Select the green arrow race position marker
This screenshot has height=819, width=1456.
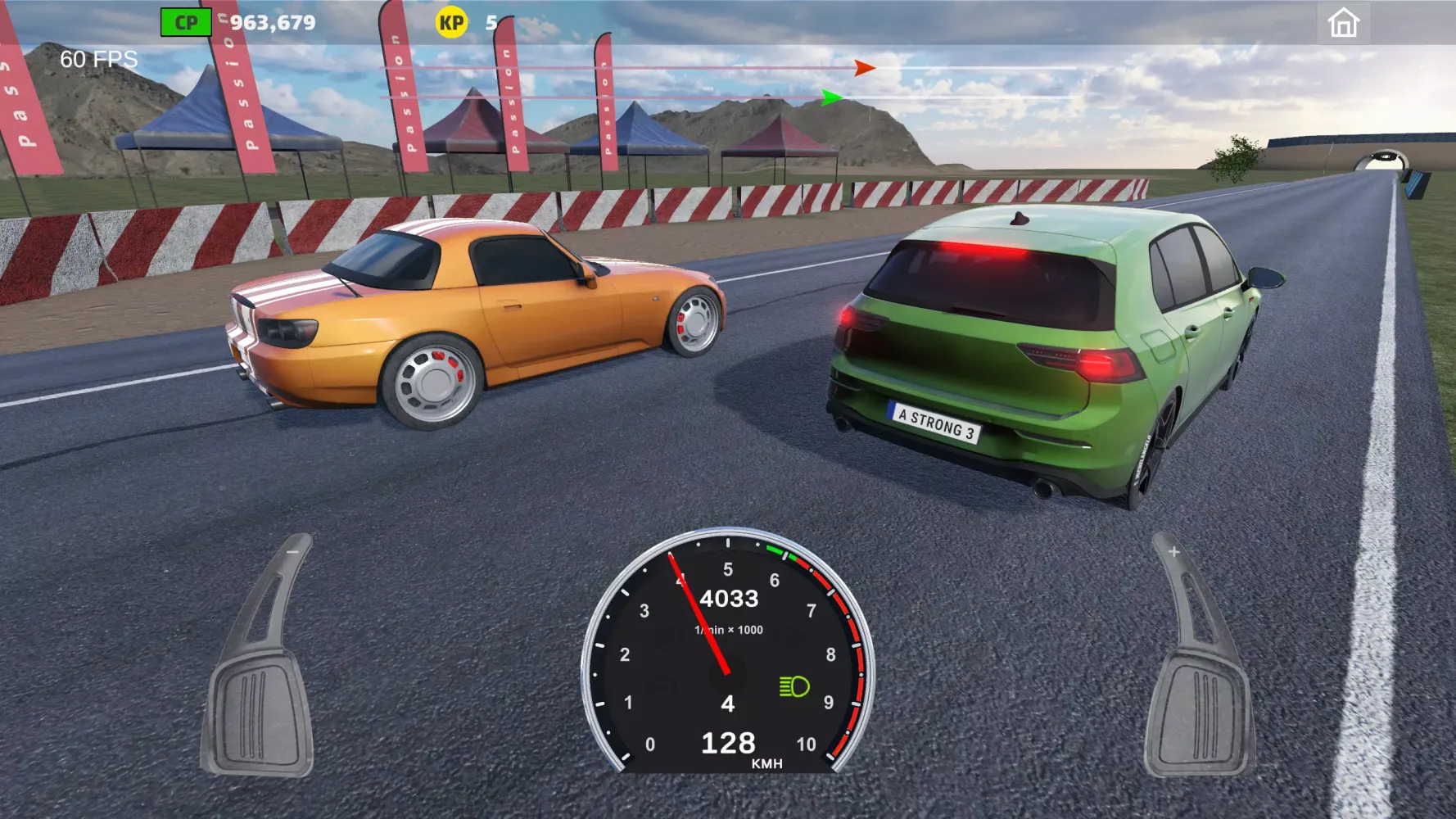point(830,97)
